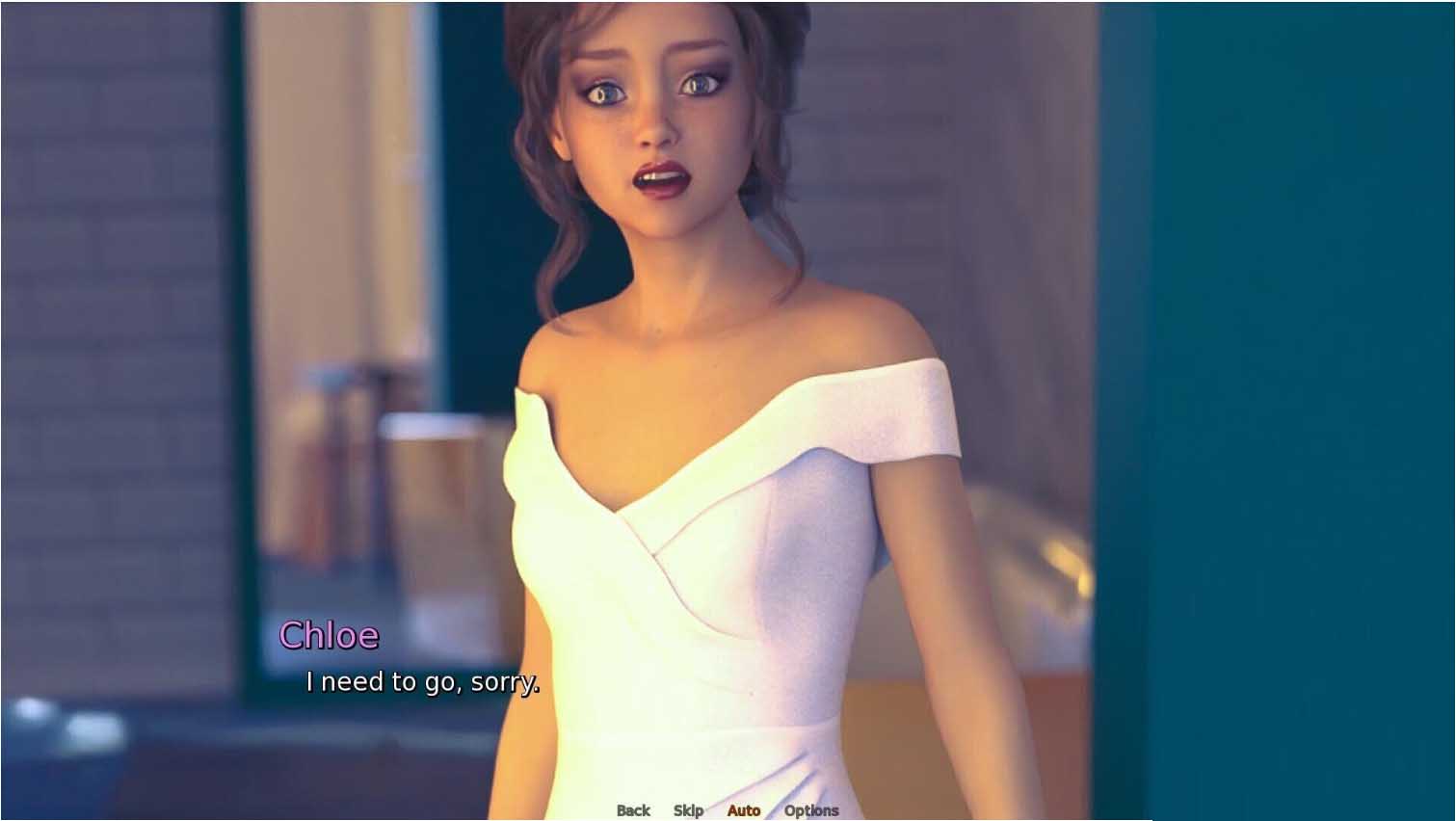Click Back in the bottom quick menu
The width and height of the screenshot is (1456, 821).
(x=633, y=810)
